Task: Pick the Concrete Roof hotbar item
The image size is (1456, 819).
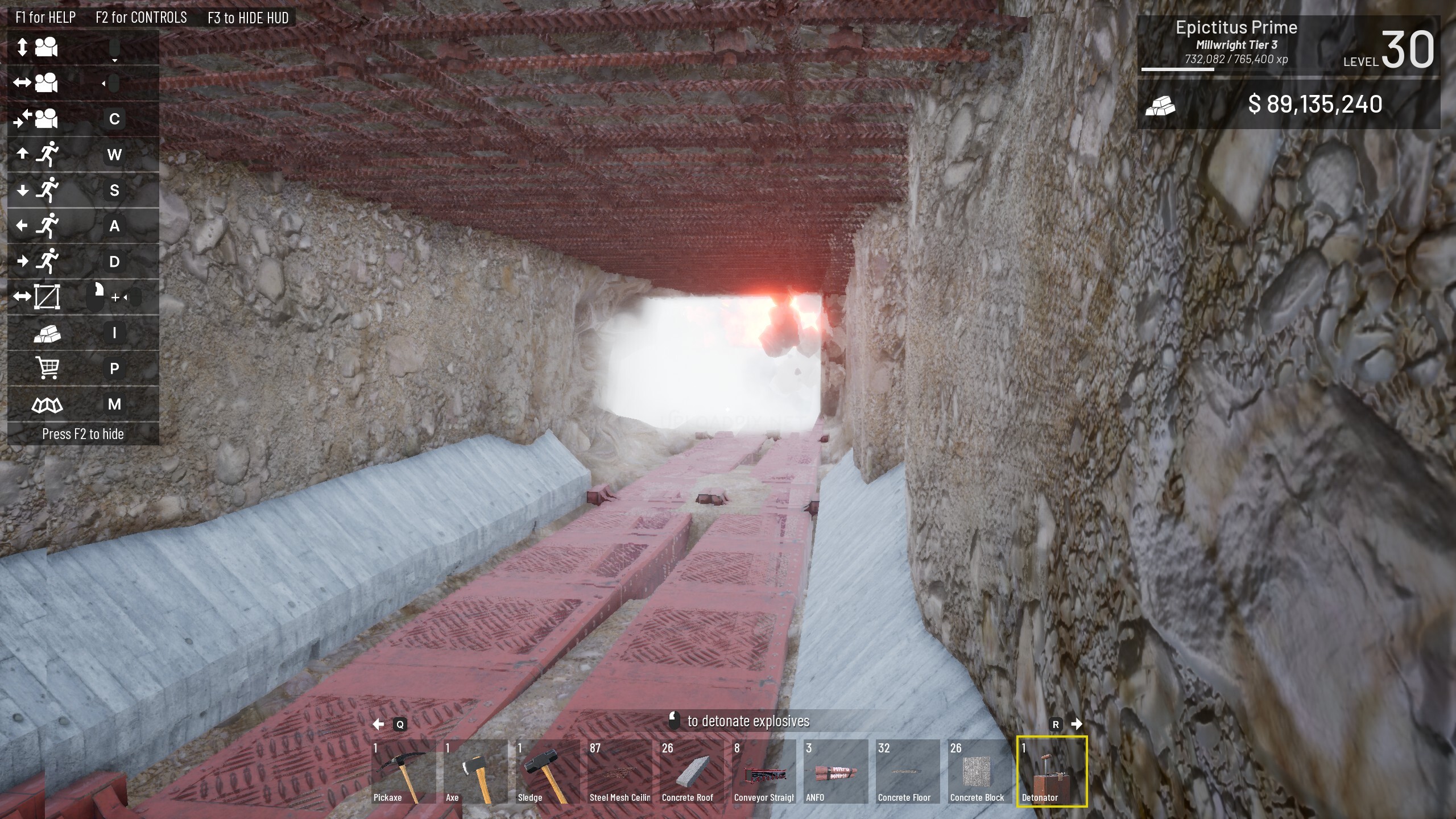Action: pyautogui.click(x=692, y=771)
